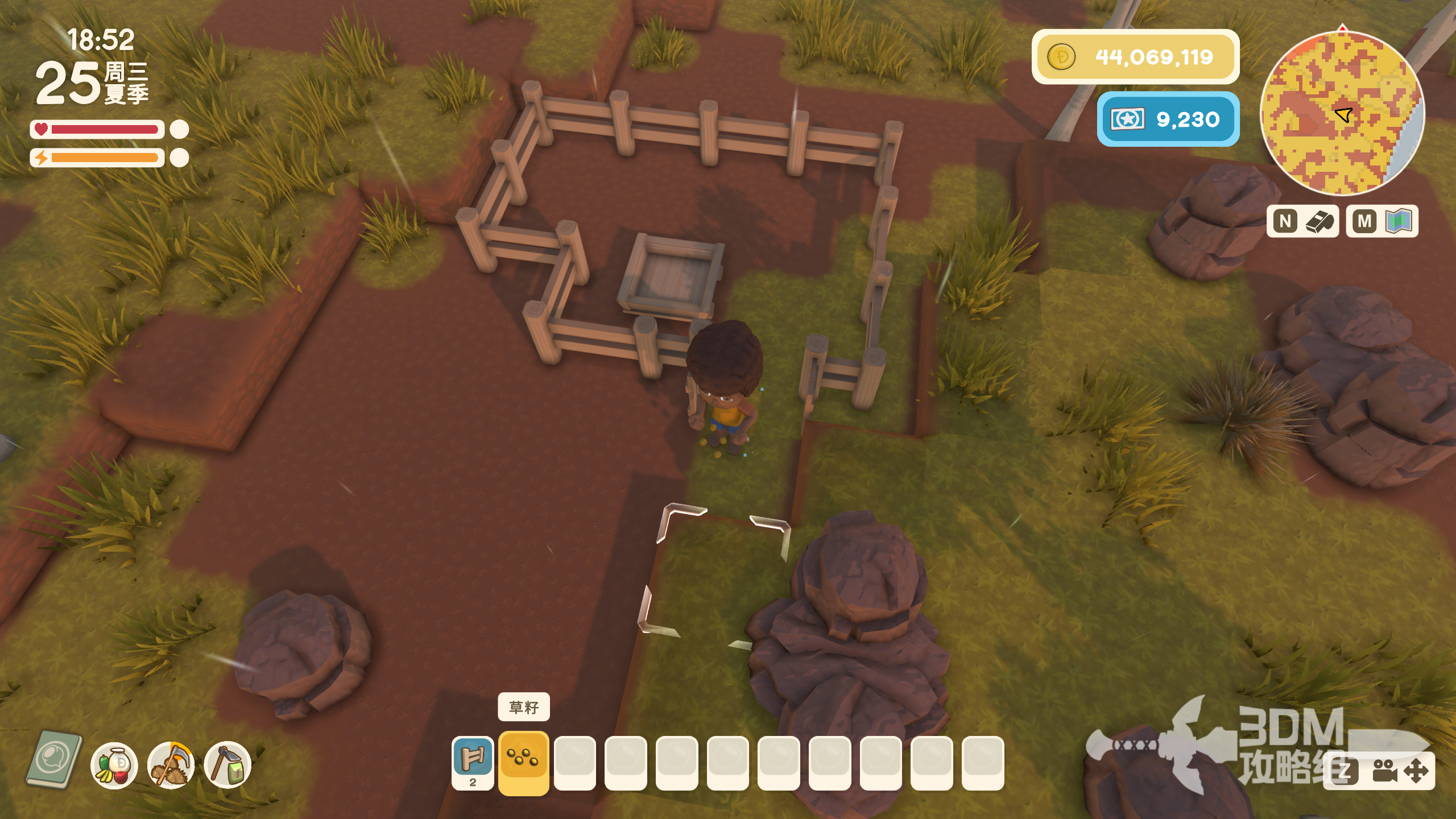The height and width of the screenshot is (819, 1456).
Task: Select the fence item hotbar slot
Action: tap(473, 761)
